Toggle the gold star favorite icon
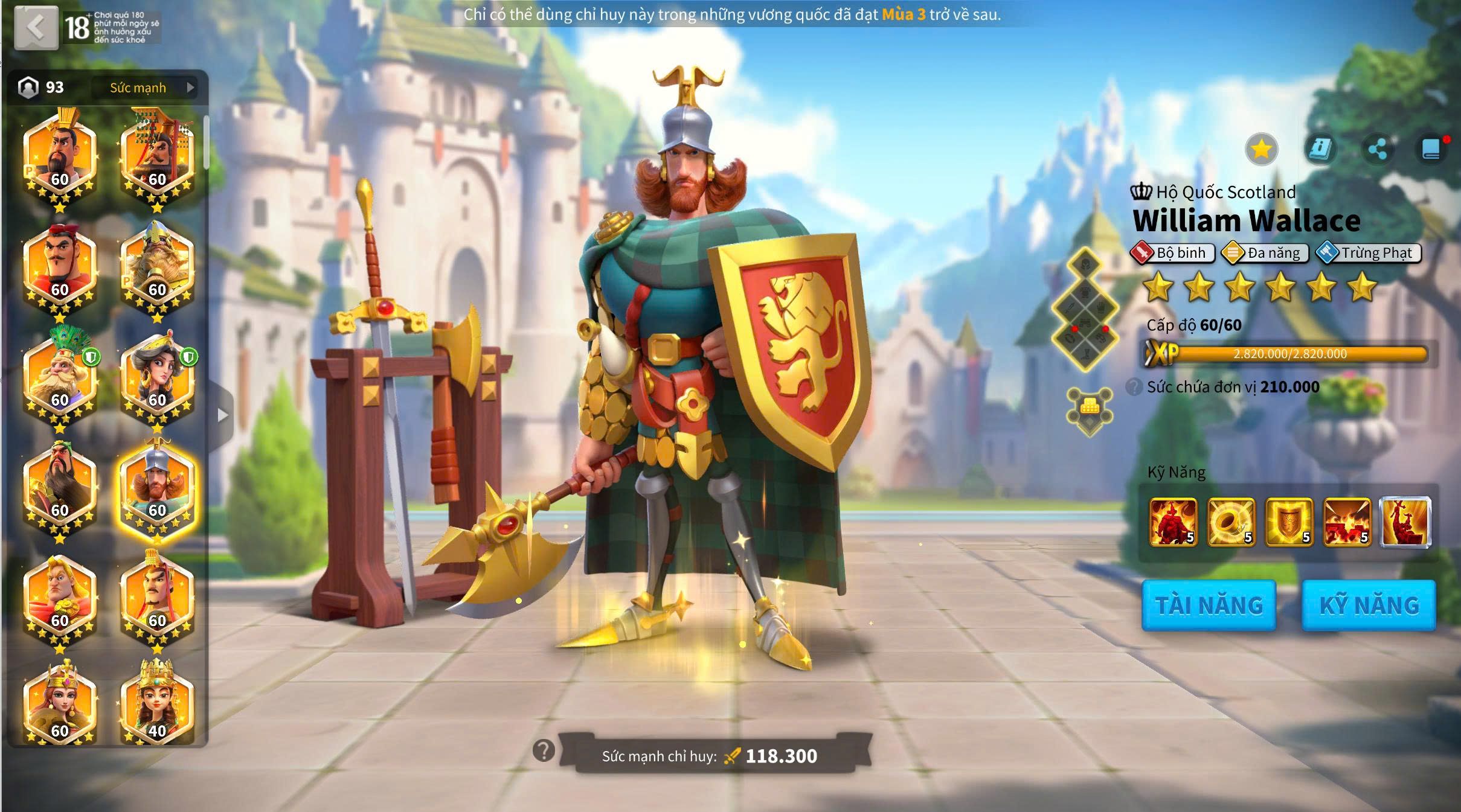Screen dimensions: 1461x812 point(1261,149)
